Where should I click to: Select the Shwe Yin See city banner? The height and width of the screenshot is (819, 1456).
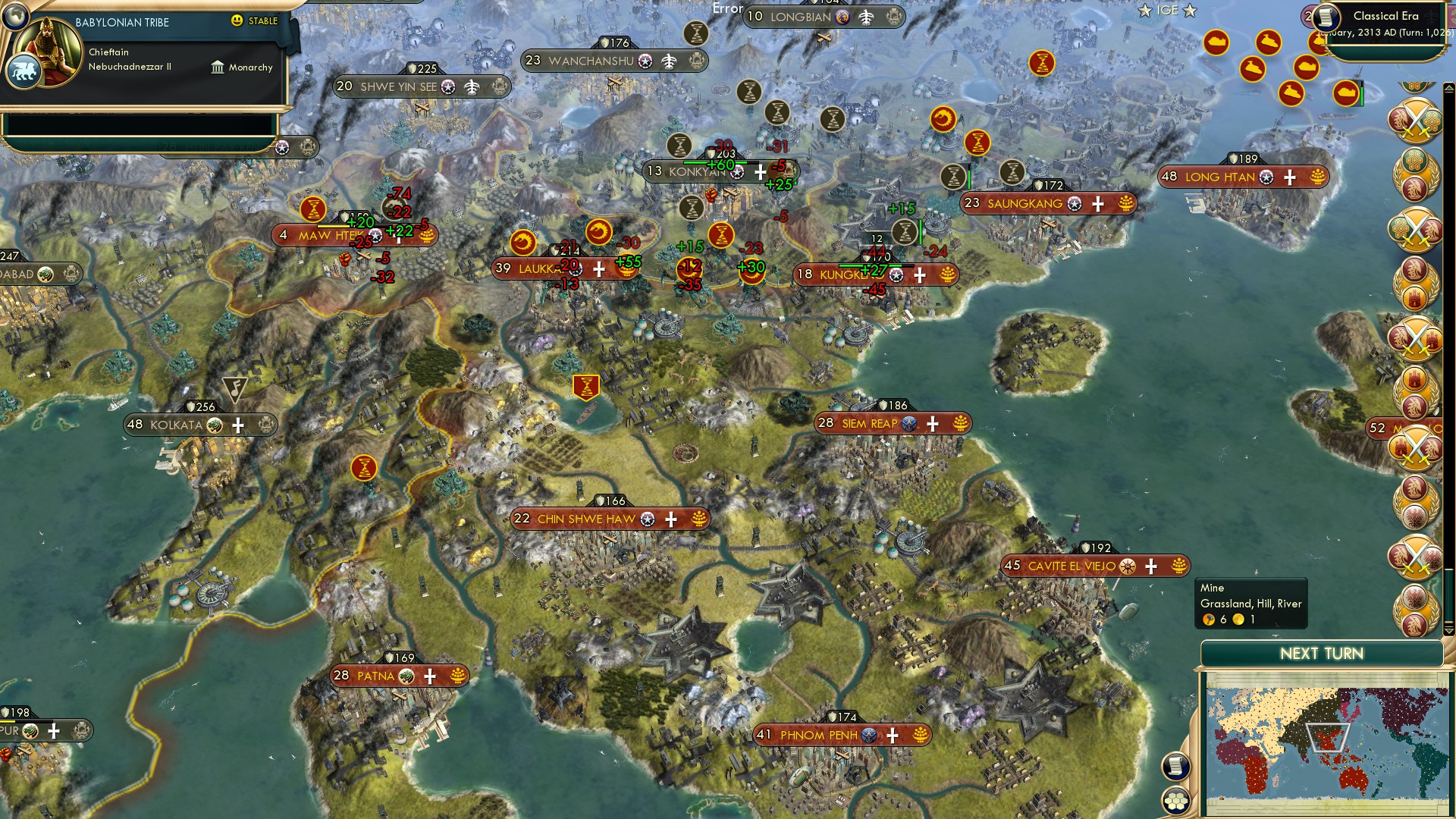(x=398, y=86)
